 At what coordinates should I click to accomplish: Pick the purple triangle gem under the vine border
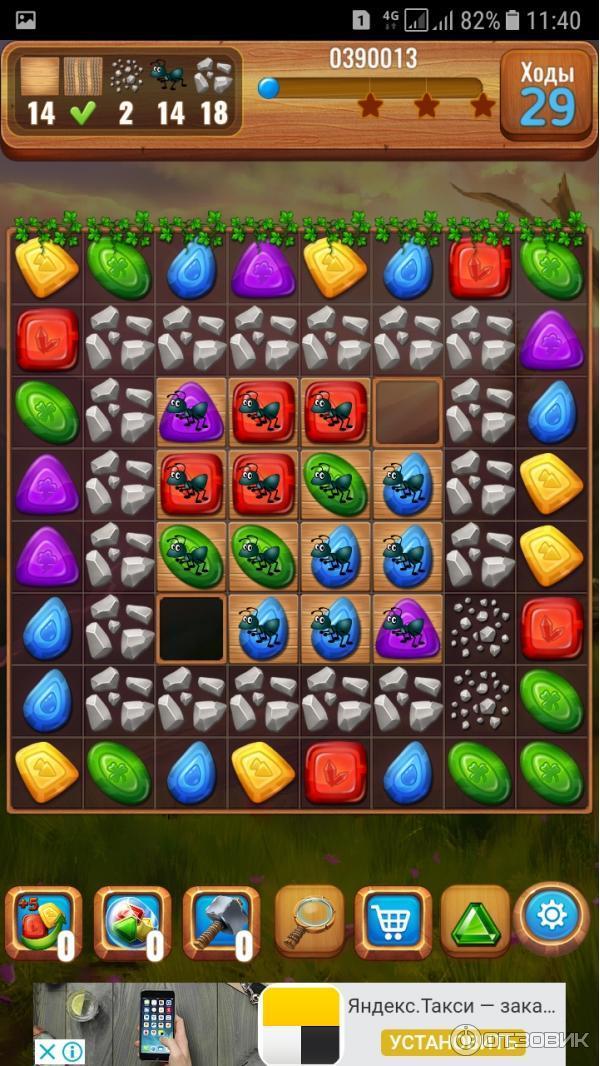(x=263, y=268)
